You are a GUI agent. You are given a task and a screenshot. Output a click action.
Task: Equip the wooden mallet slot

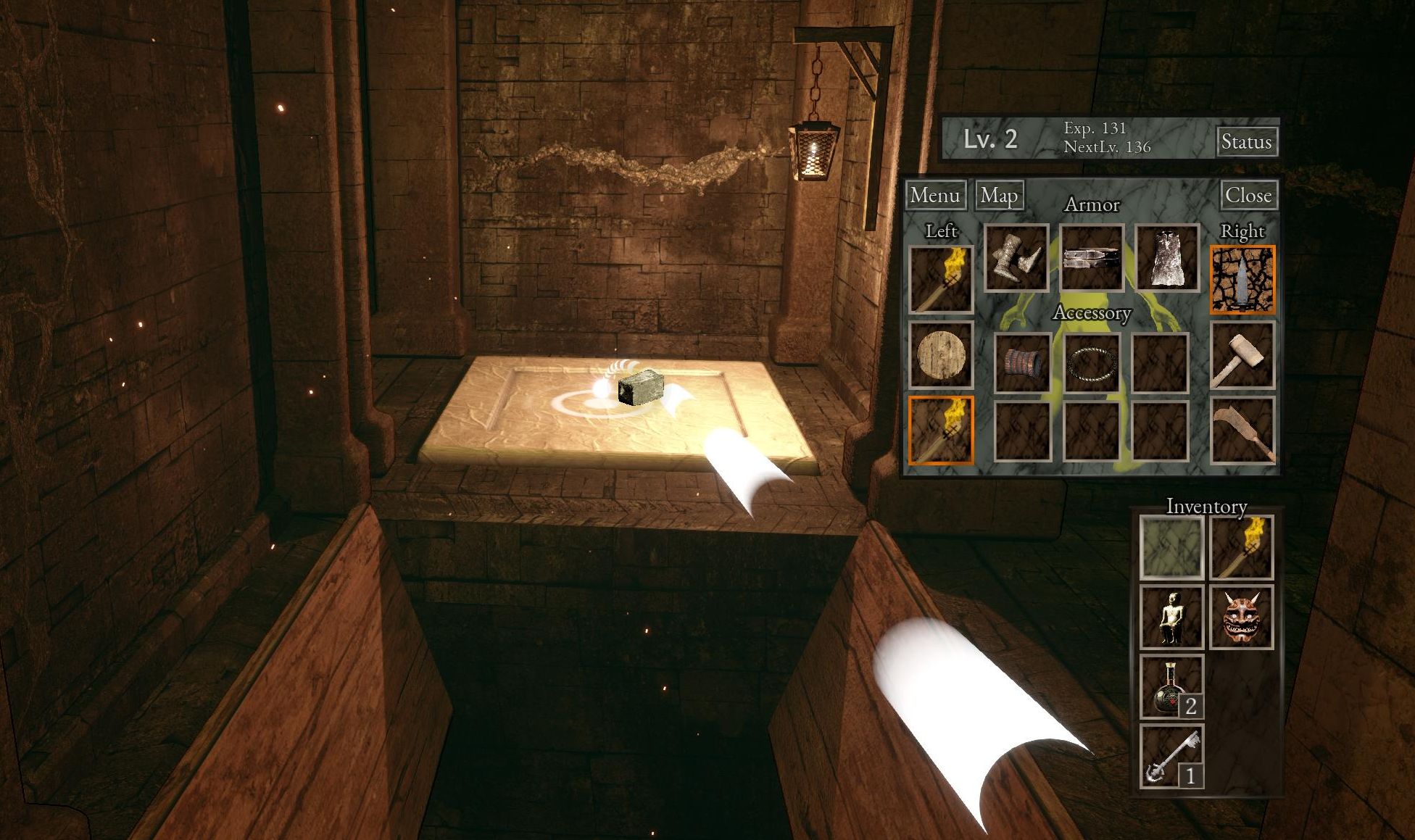(x=1242, y=355)
